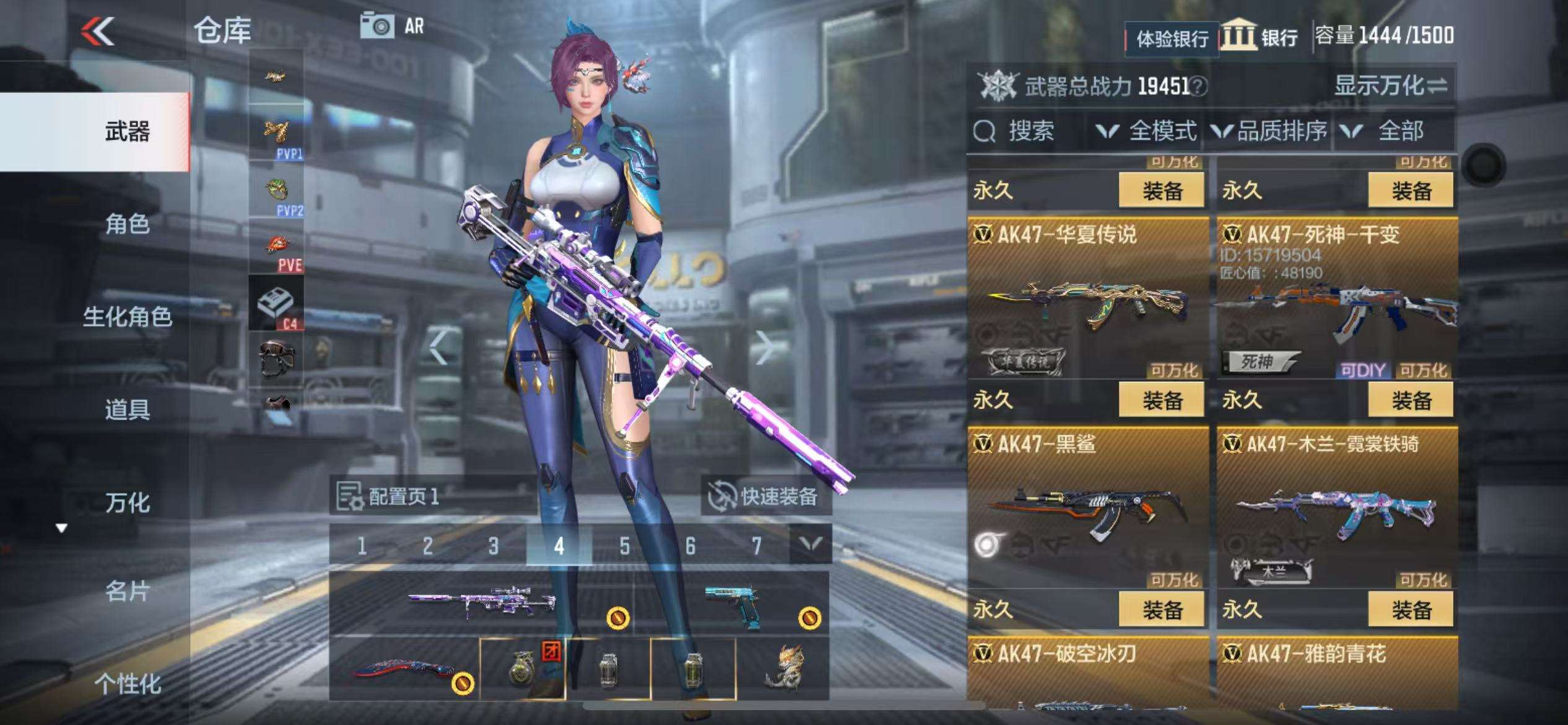Toggle the 显示万化 display switch
The height and width of the screenshot is (725, 1568).
[1390, 86]
